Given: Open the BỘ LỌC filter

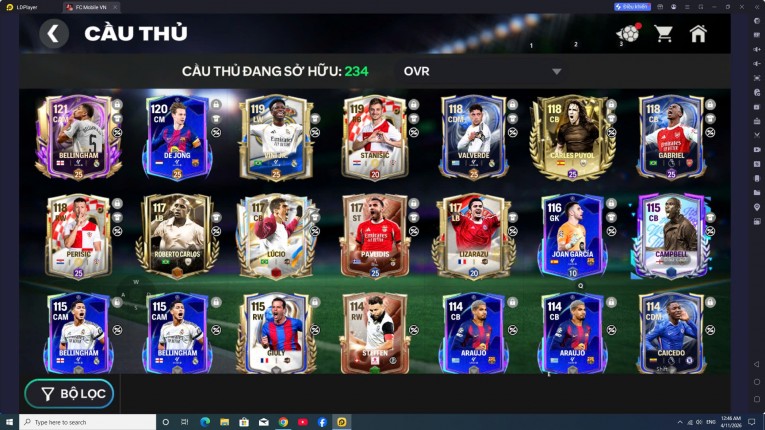Looking at the screenshot, I should tap(69, 393).
